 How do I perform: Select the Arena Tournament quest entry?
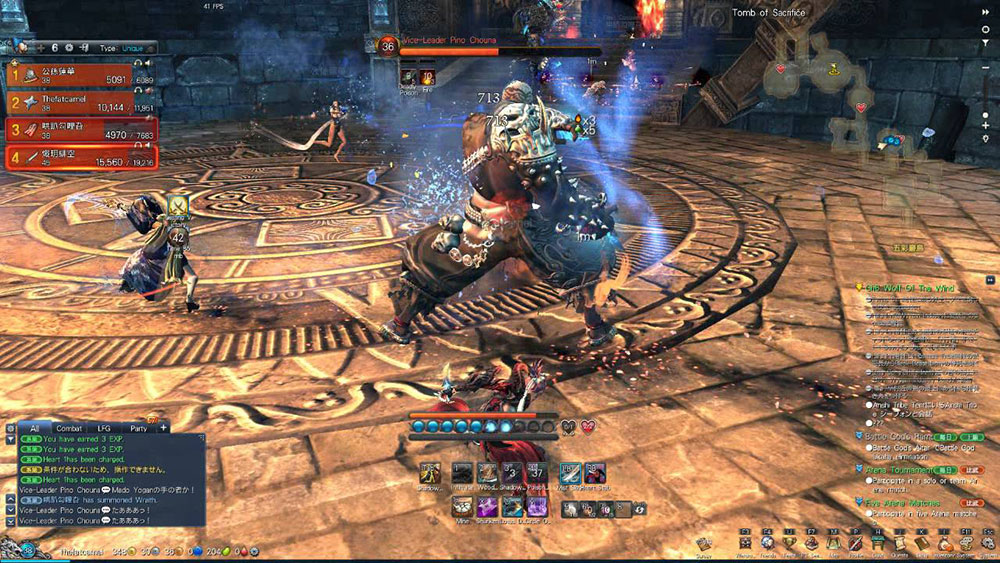[x=901, y=468]
